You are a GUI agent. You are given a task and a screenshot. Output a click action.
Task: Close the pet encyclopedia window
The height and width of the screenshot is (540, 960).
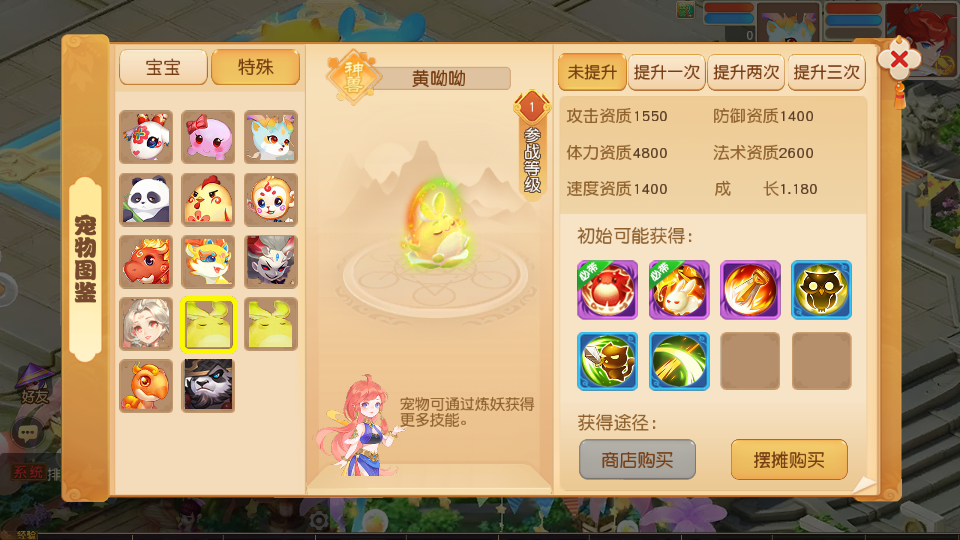899,61
